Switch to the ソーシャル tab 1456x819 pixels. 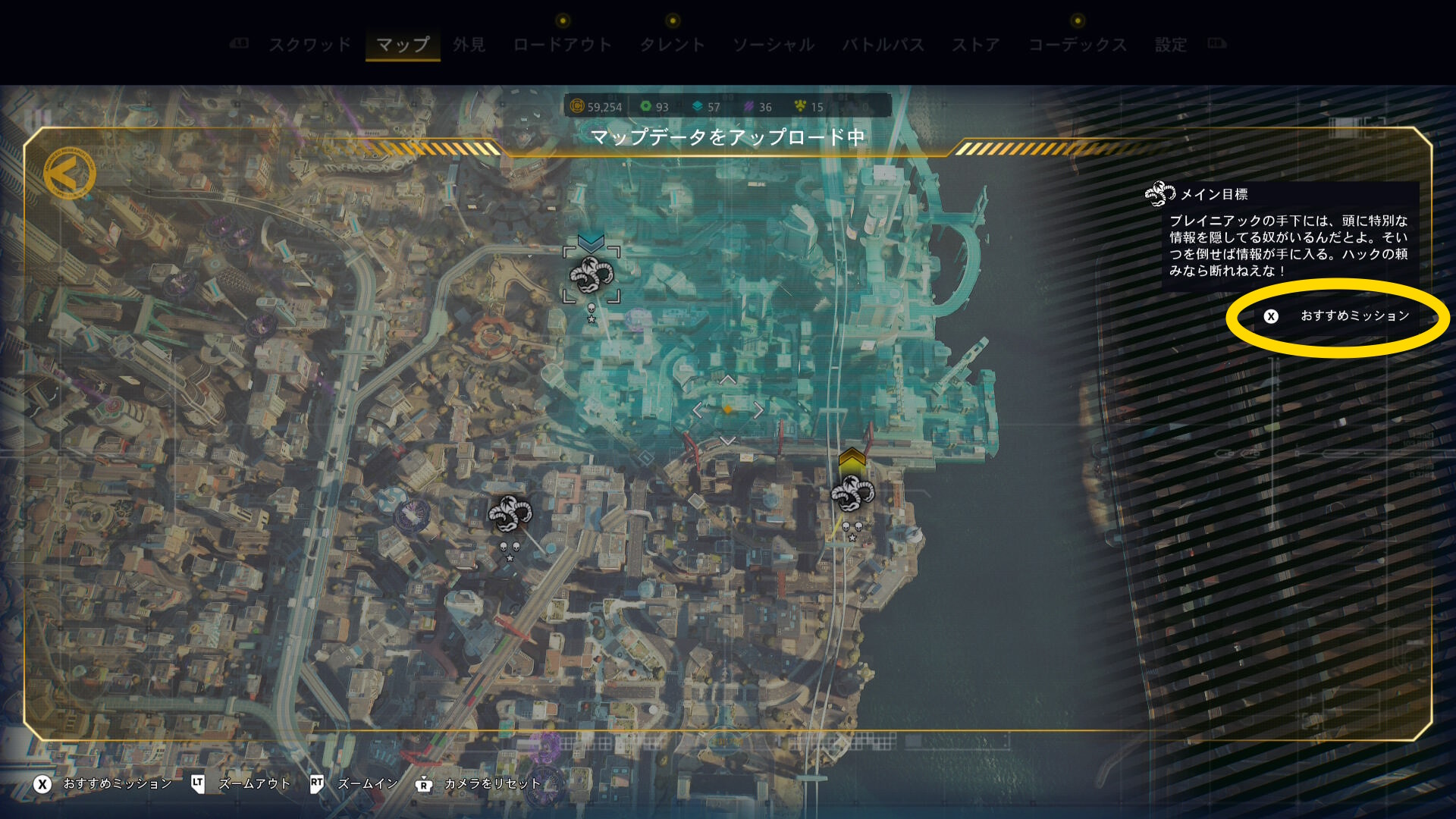773,45
